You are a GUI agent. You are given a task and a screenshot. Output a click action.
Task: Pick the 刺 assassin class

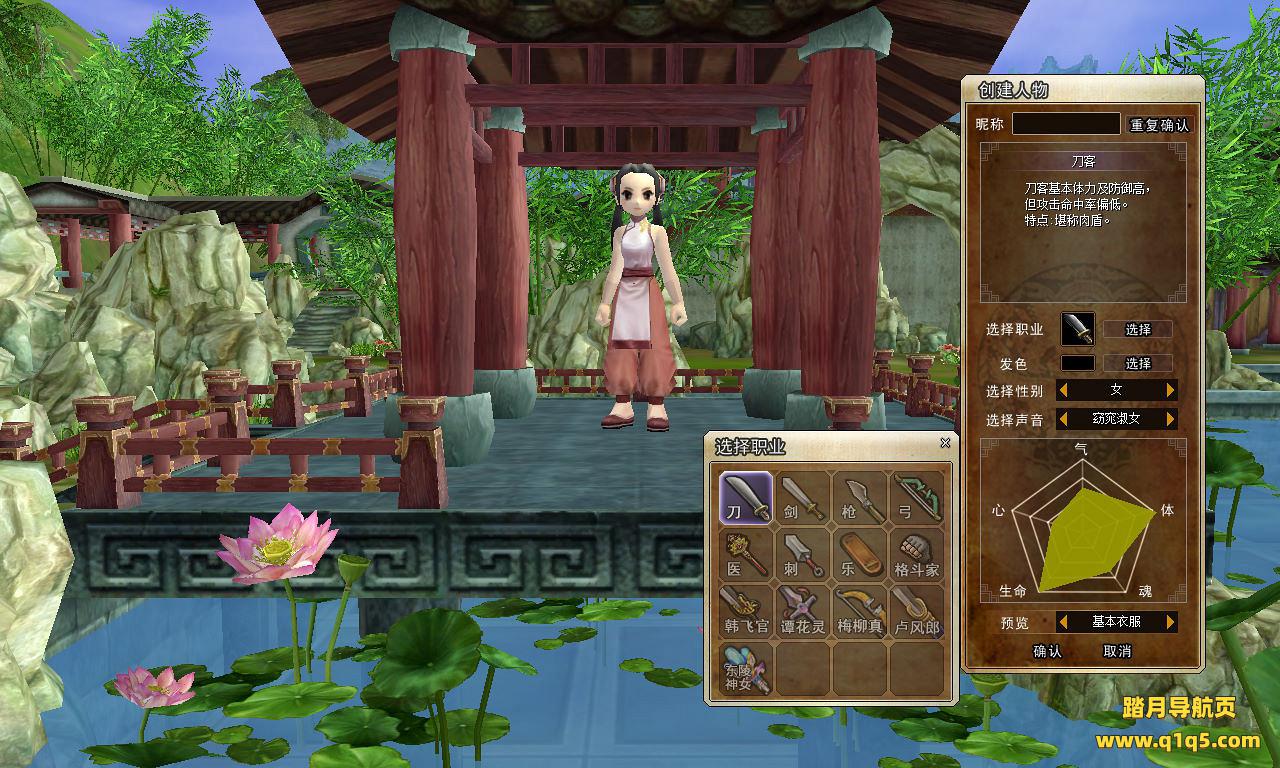click(x=803, y=554)
